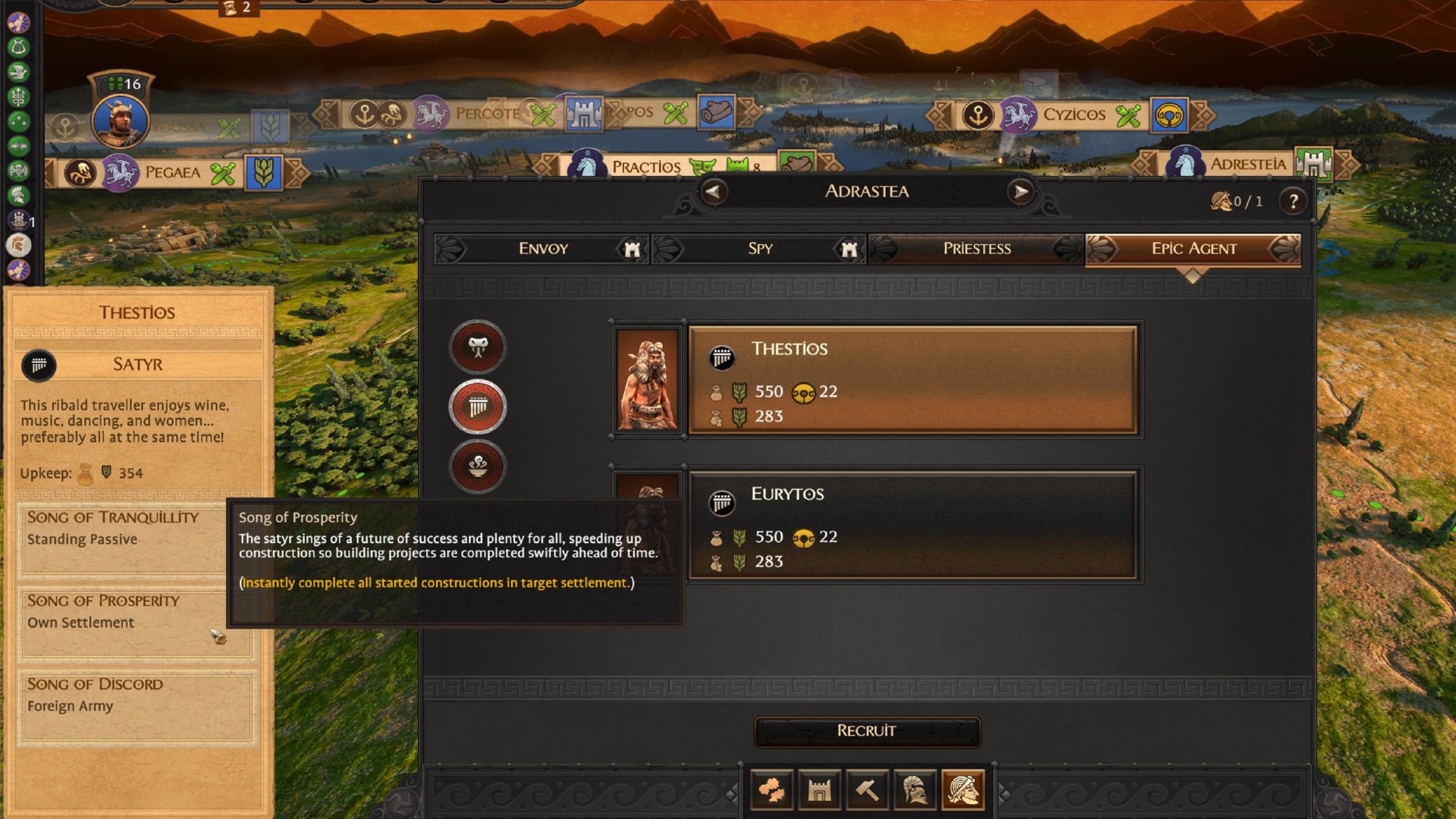Pick Eurytos from the agent list

pos(912,526)
